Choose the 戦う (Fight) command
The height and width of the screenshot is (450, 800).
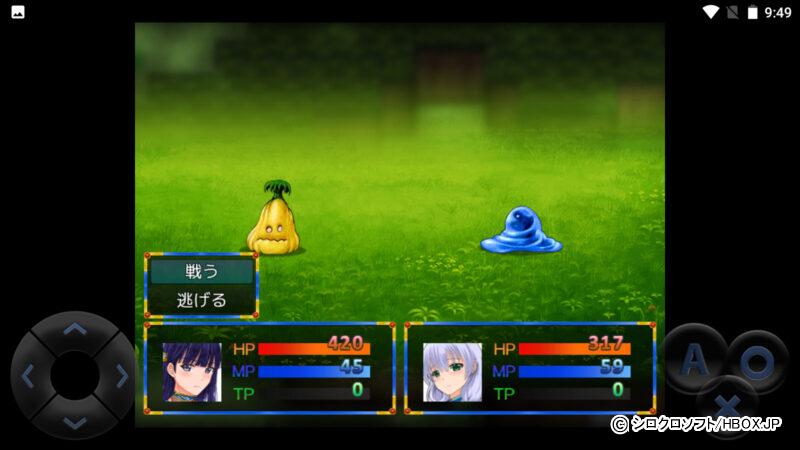(x=202, y=271)
